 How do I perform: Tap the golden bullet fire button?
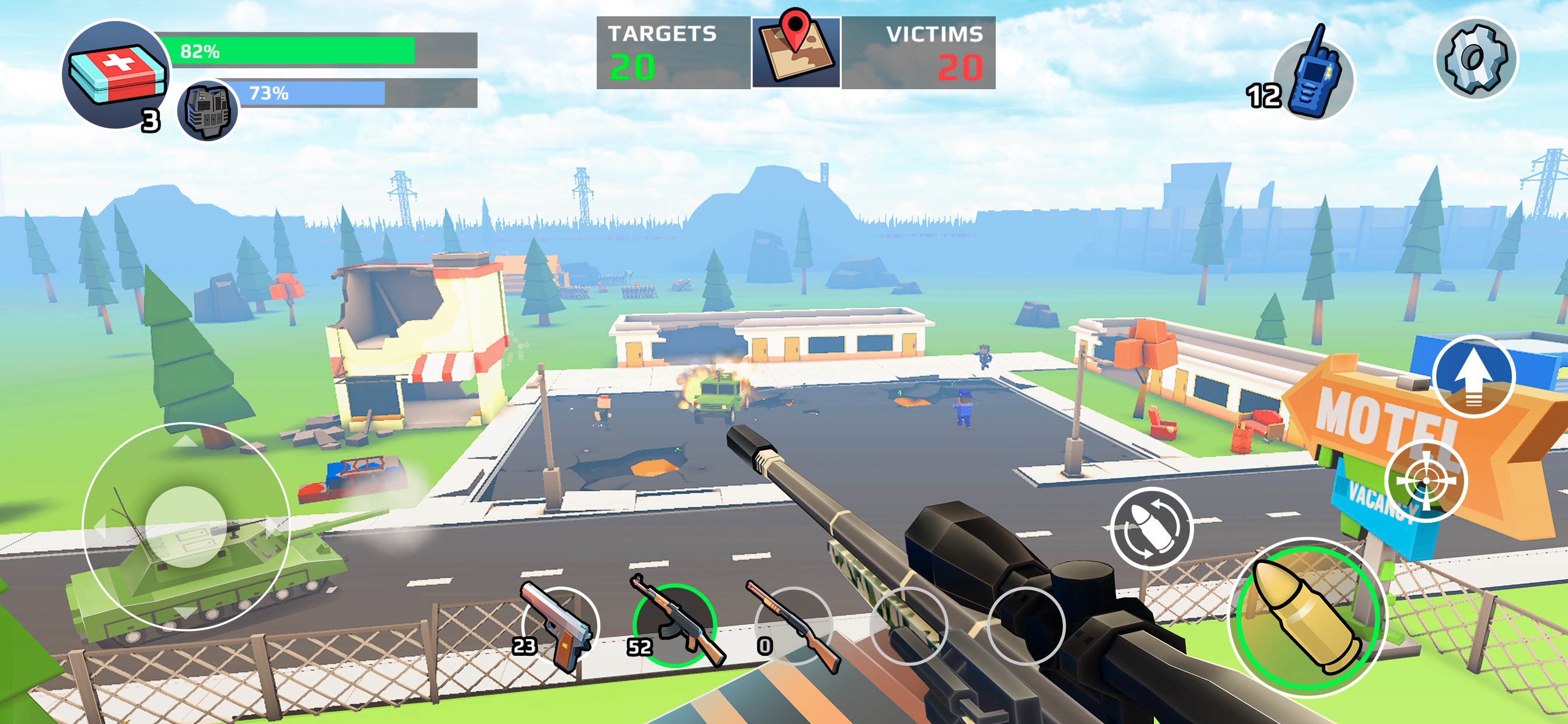pos(1307,617)
